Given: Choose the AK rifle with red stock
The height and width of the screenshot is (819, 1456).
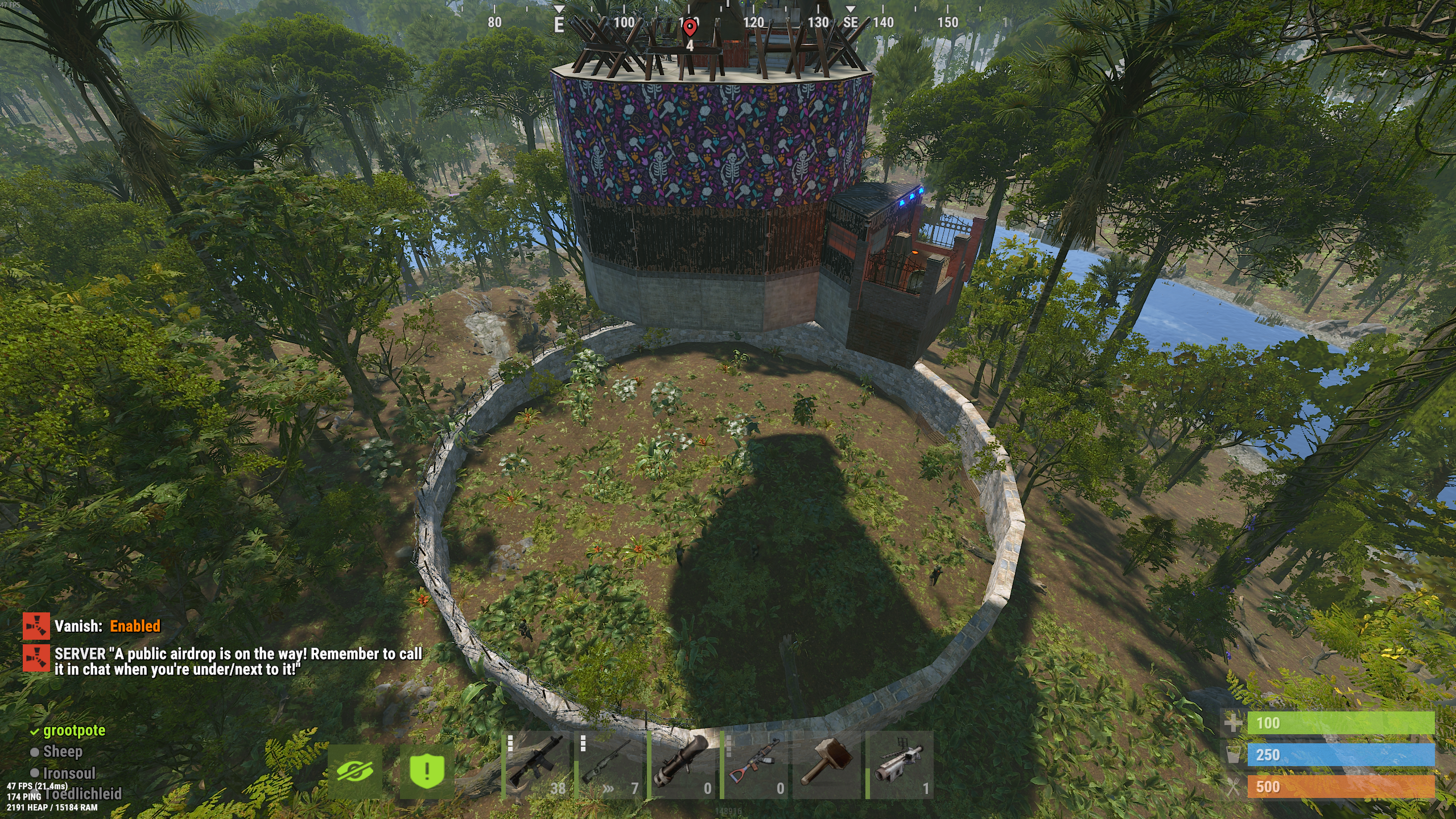Looking at the screenshot, I should click(754, 765).
